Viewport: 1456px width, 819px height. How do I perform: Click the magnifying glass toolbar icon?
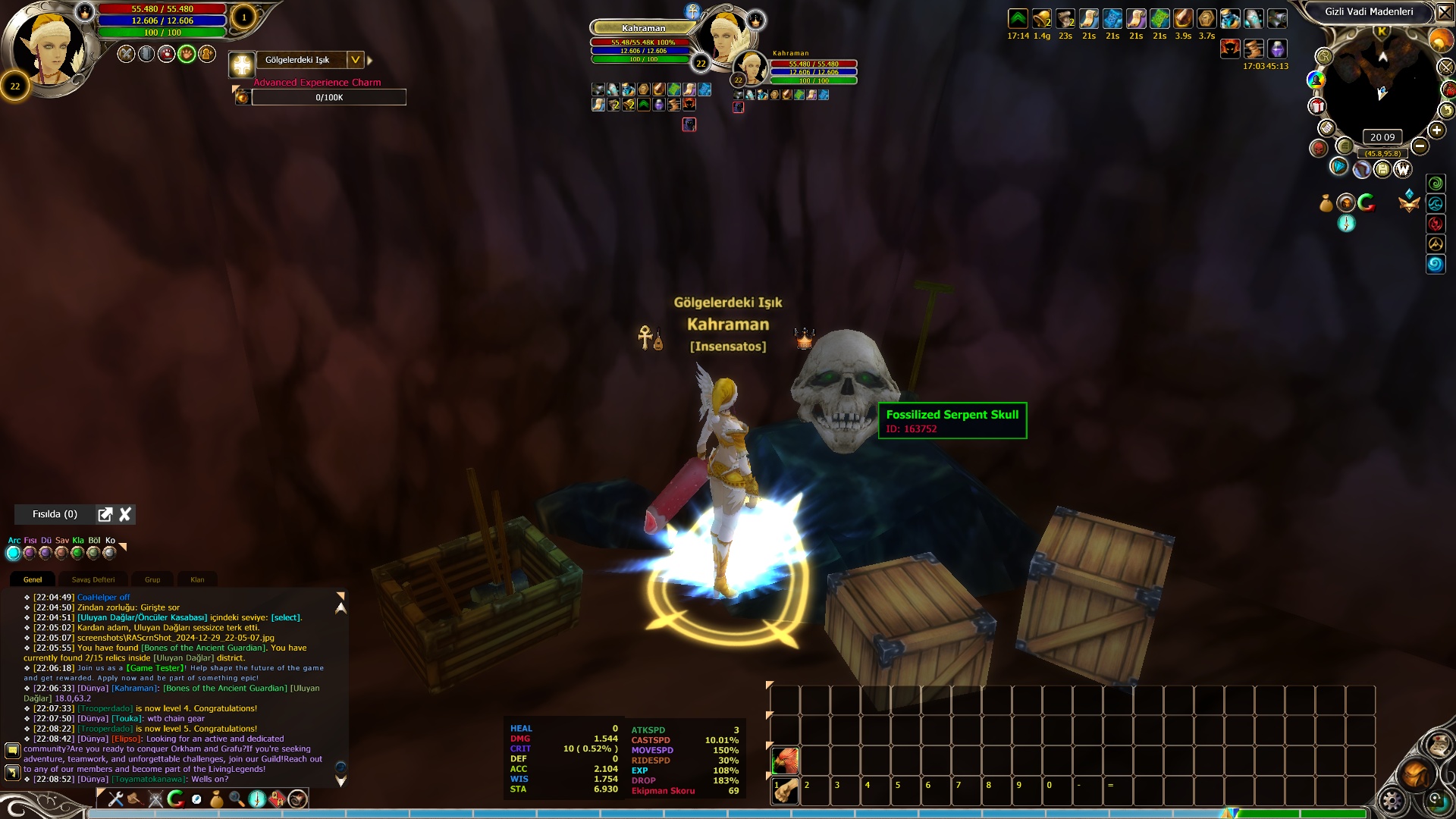click(237, 799)
